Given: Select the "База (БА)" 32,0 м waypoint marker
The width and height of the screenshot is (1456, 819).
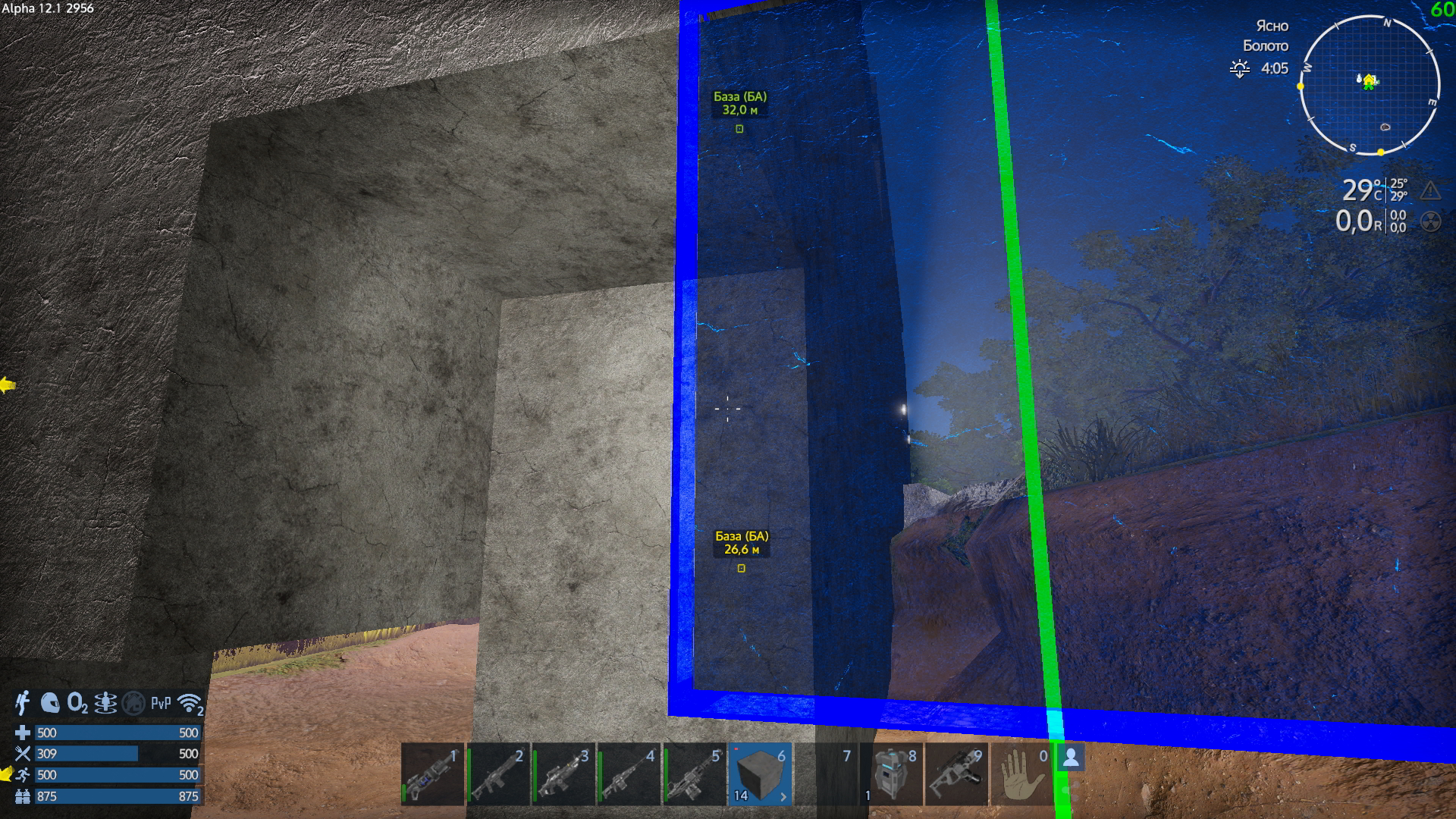Looking at the screenshot, I should coord(739,129).
